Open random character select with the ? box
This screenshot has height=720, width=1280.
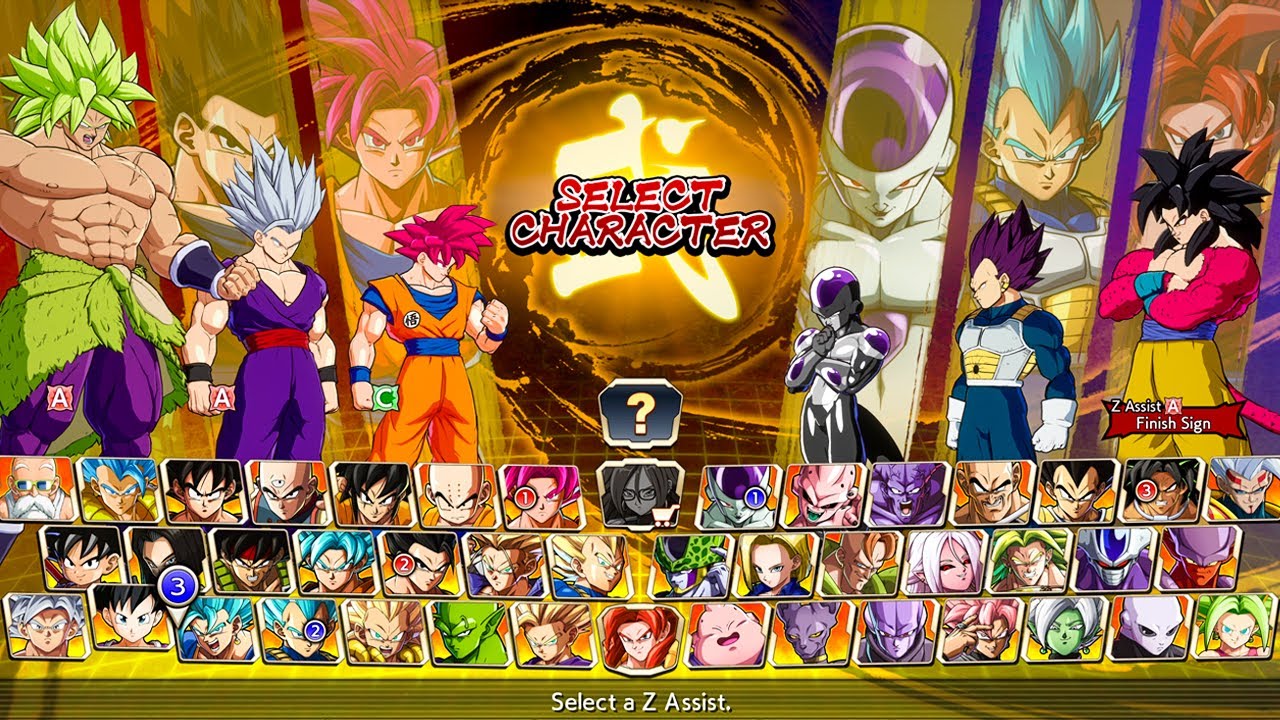(640, 410)
